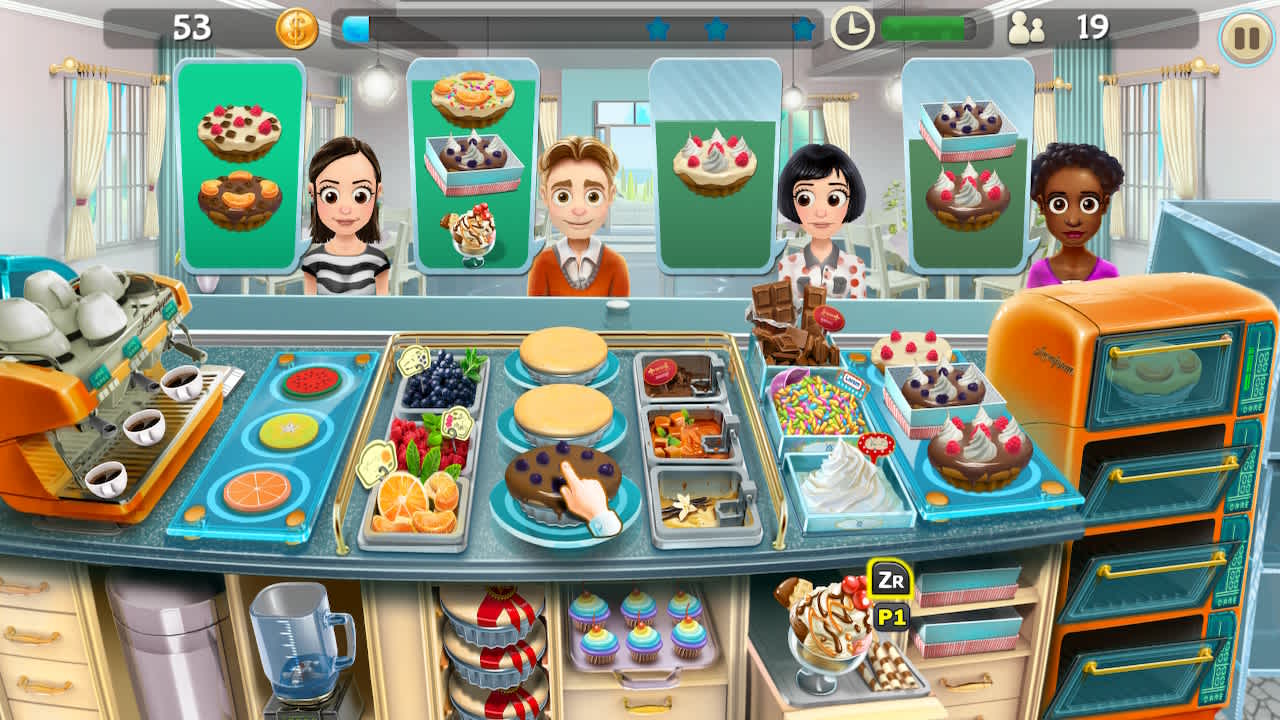Image resolution: width=1280 pixels, height=720 pixels.
Task: Open the first customer's order card
Action: tap(238, 165)
